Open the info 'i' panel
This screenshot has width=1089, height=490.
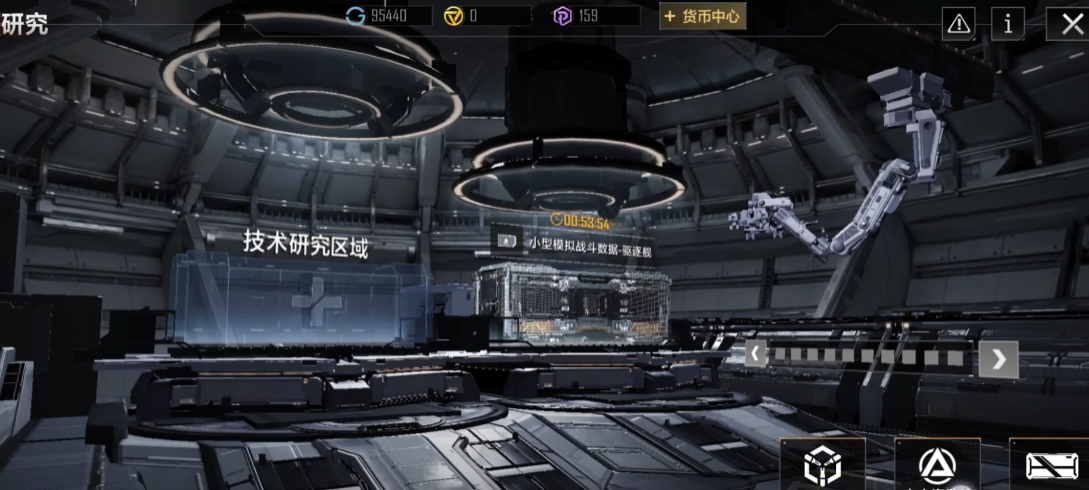(x=1008, y=22)
